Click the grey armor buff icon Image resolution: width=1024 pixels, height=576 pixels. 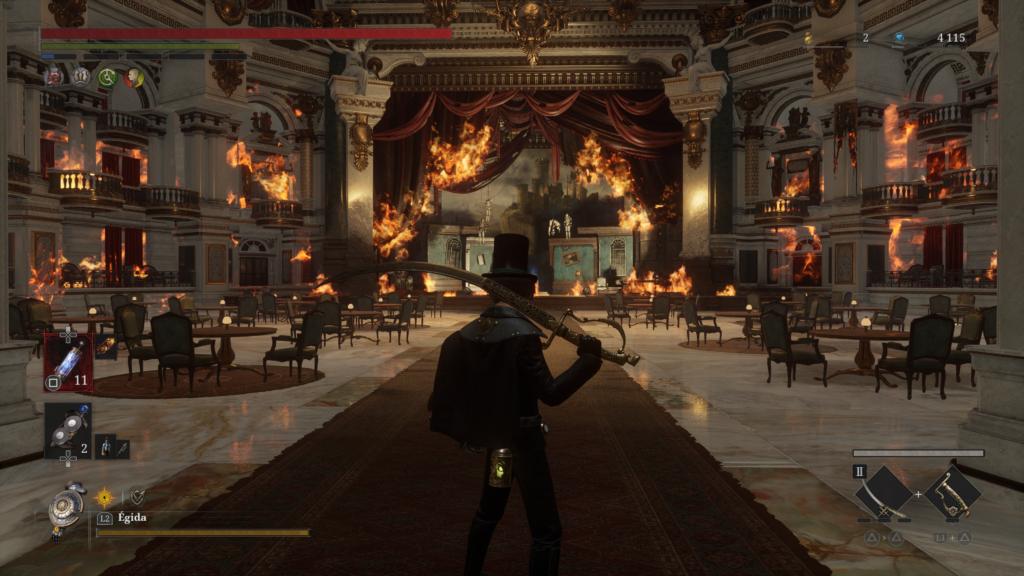(x=80, y=76)
